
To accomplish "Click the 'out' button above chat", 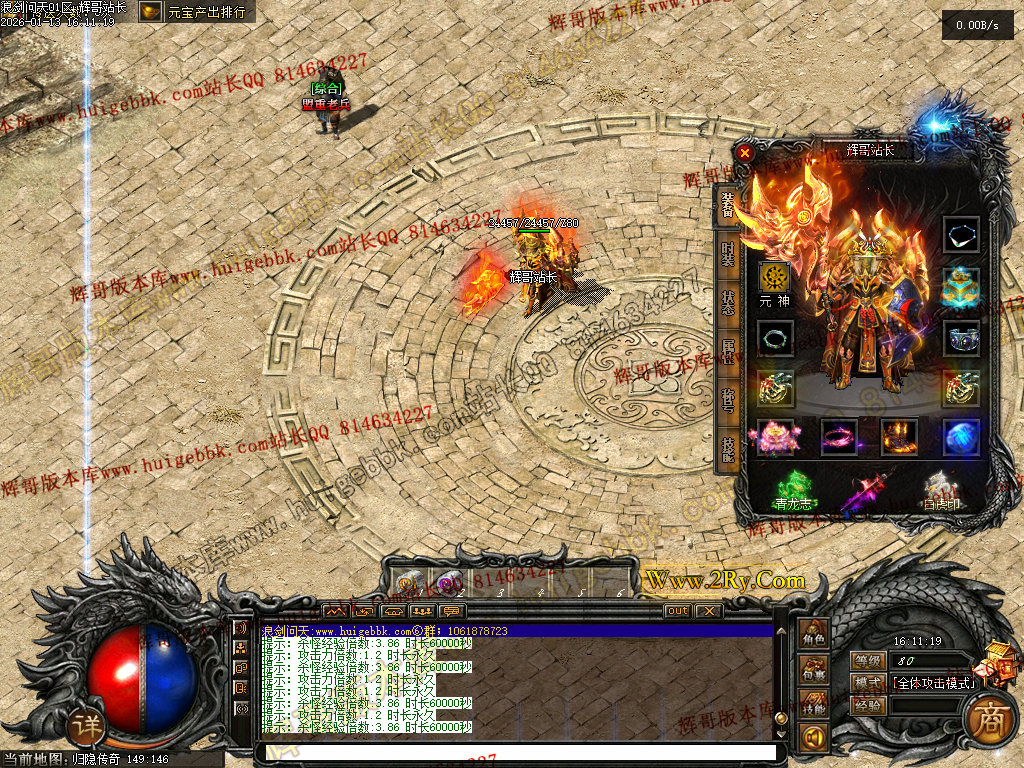I will [x=677, y=610].
